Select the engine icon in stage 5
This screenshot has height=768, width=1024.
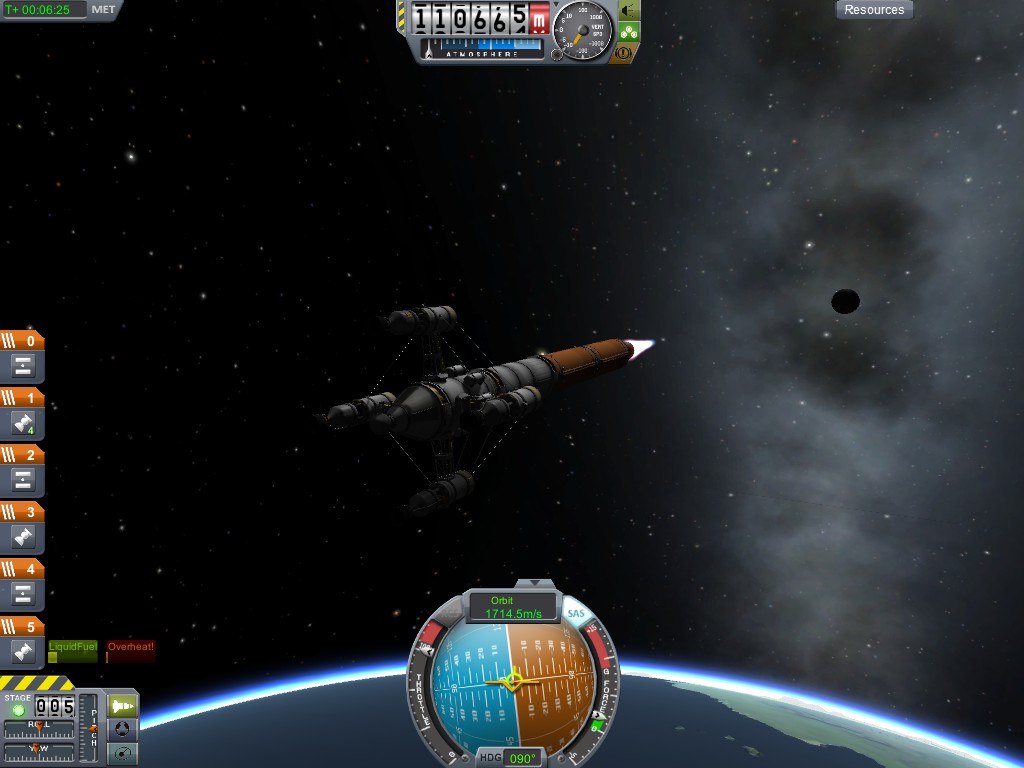pyautogui.click(x=24, y=652)
